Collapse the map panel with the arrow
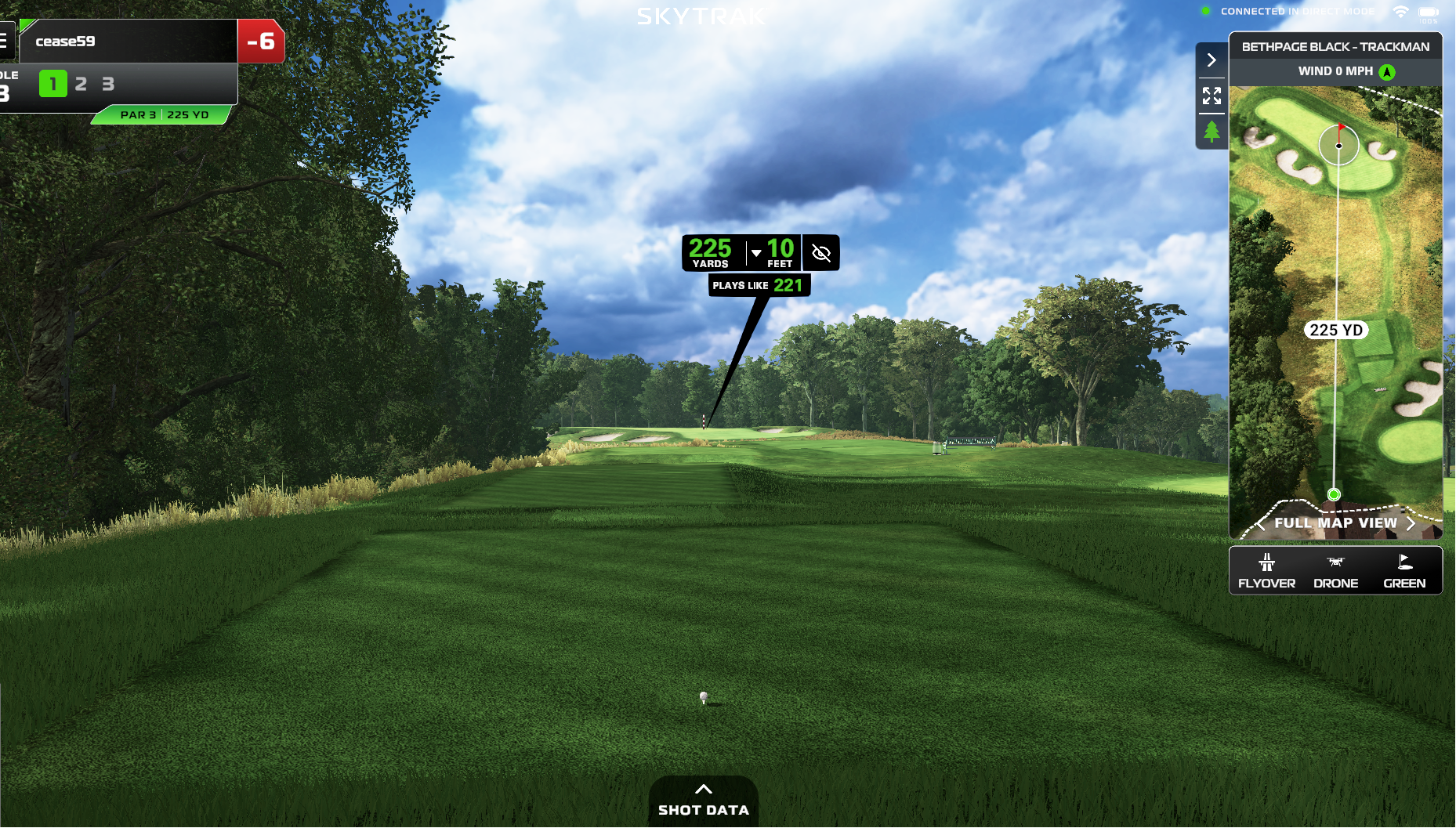Screen dimensions: 1456x828 tap(1212, 60)
